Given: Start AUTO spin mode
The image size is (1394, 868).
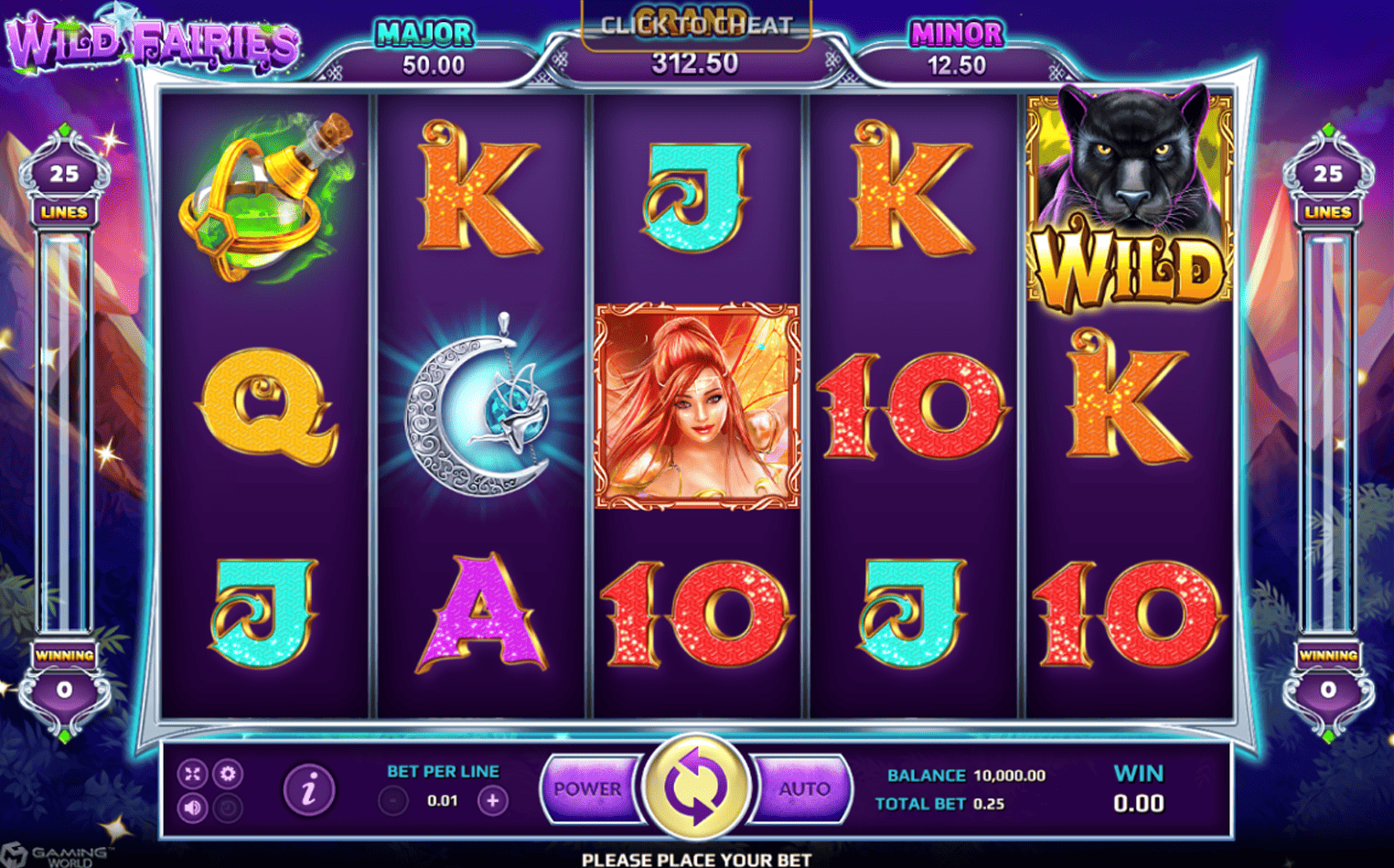Looking at the screenshot, I should (x=803, y=788).
